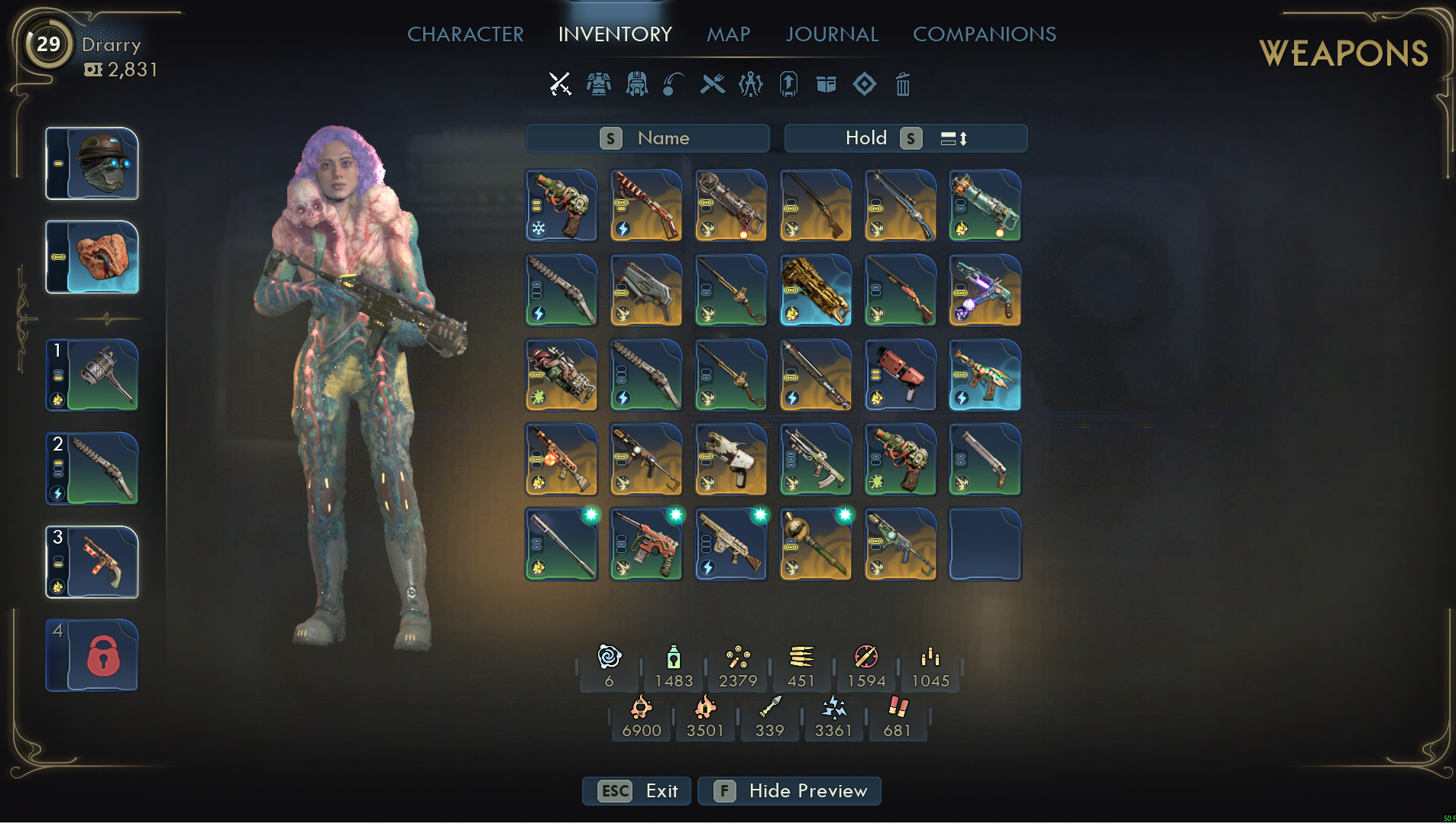The width and height of the screenshot is (1456, 824).
Task: Select the crossed swords weapons filter
Action: pos(560,84)
